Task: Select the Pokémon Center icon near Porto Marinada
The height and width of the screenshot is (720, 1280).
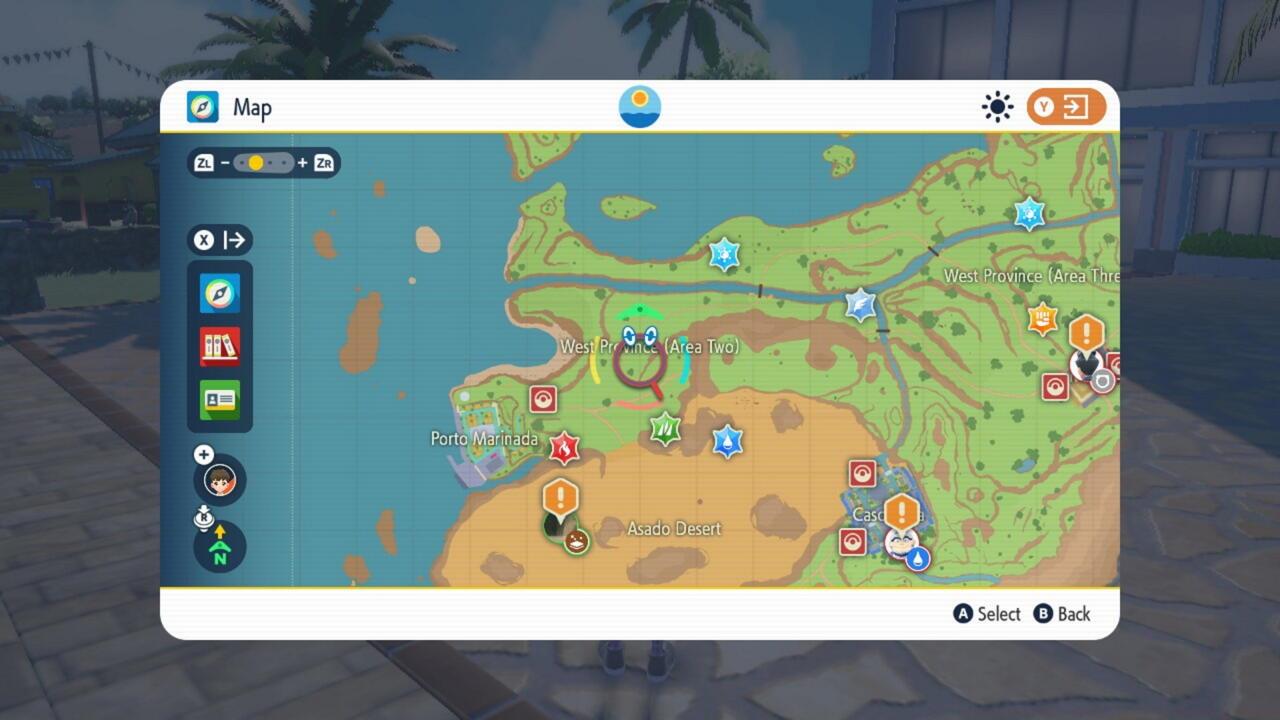Action: tap(543, 397)
